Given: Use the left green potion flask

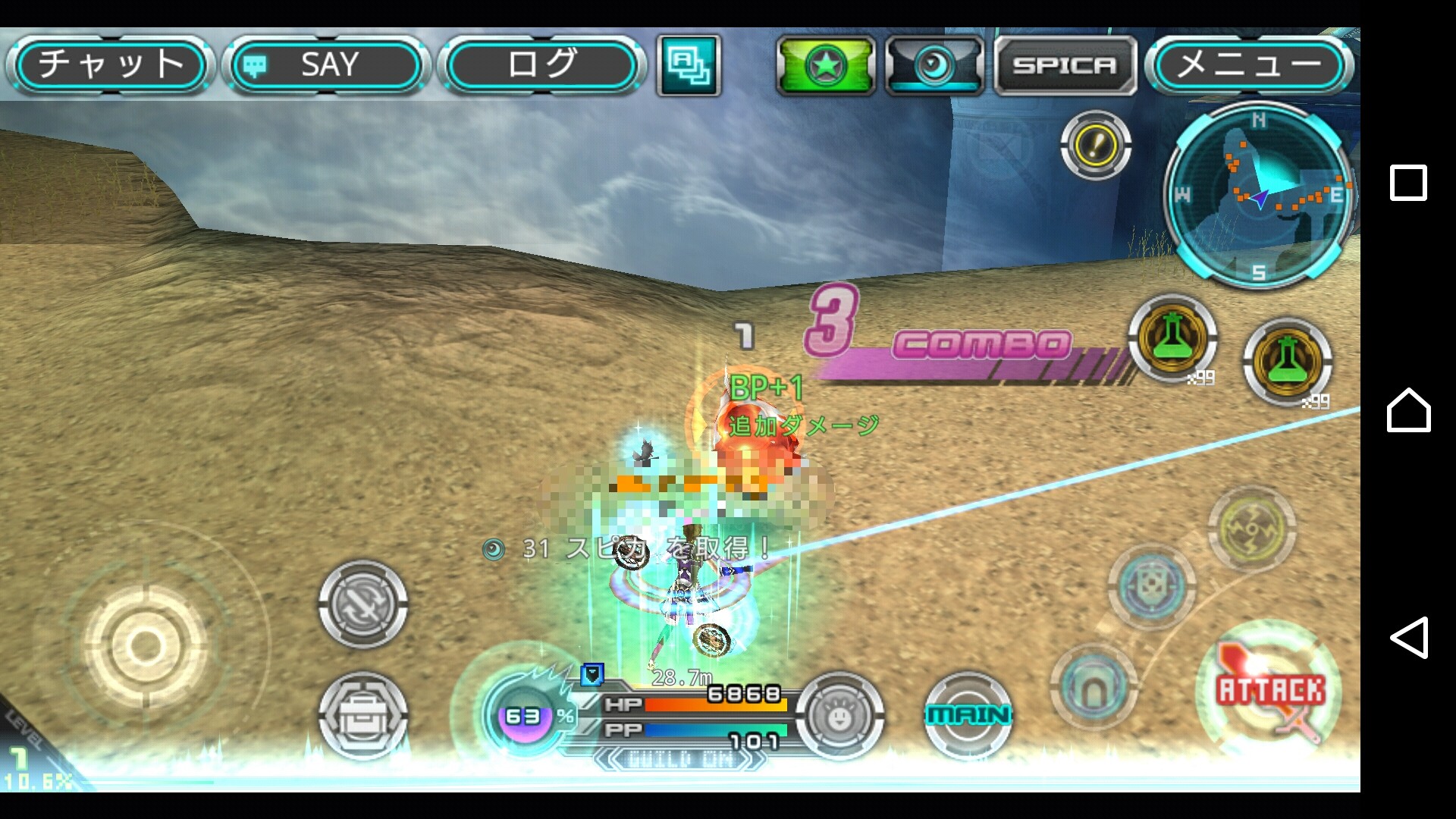Looking at the screenshot, I should click(x=1172, y=338).
